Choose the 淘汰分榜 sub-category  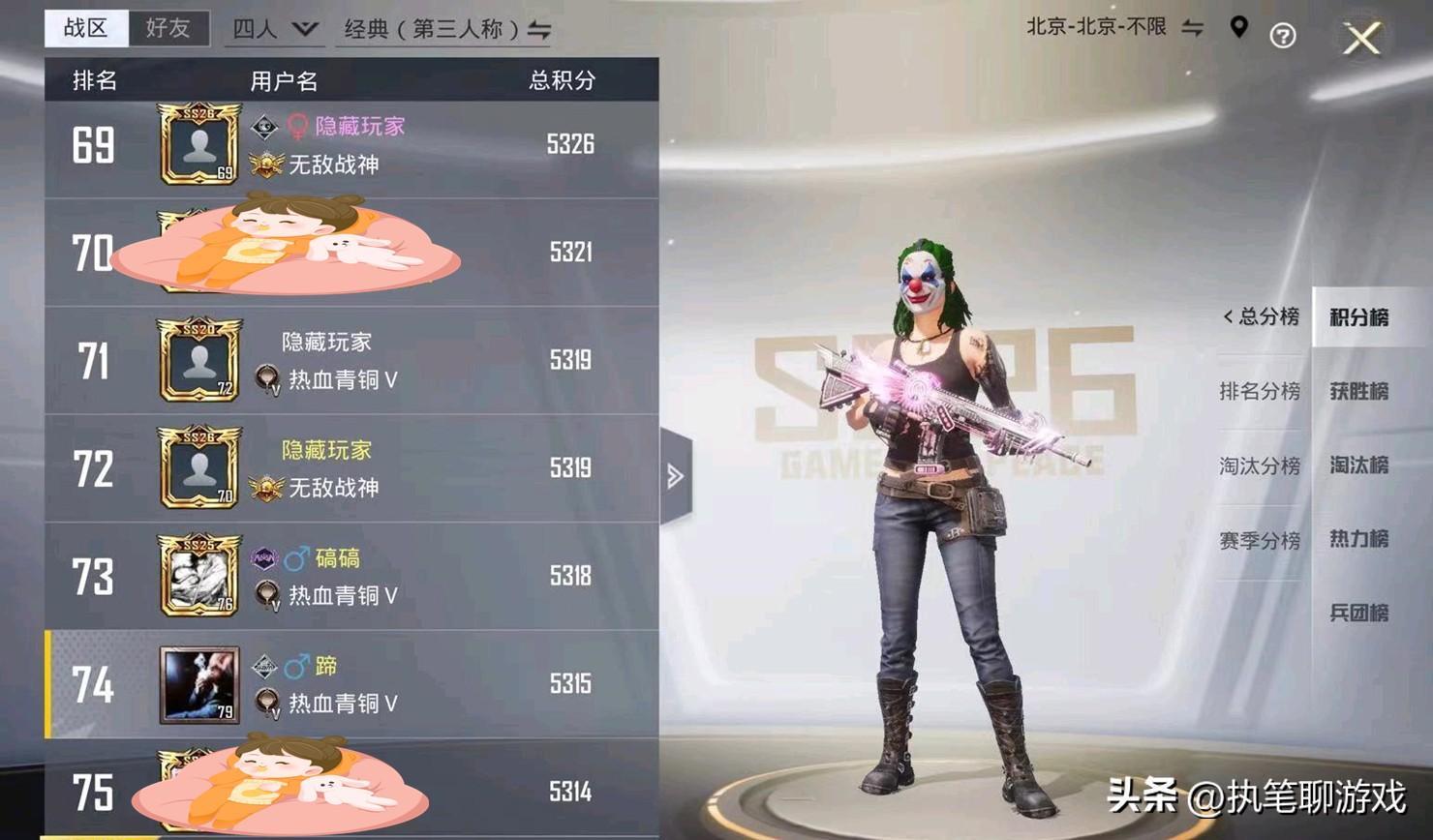coord(1259,465)
